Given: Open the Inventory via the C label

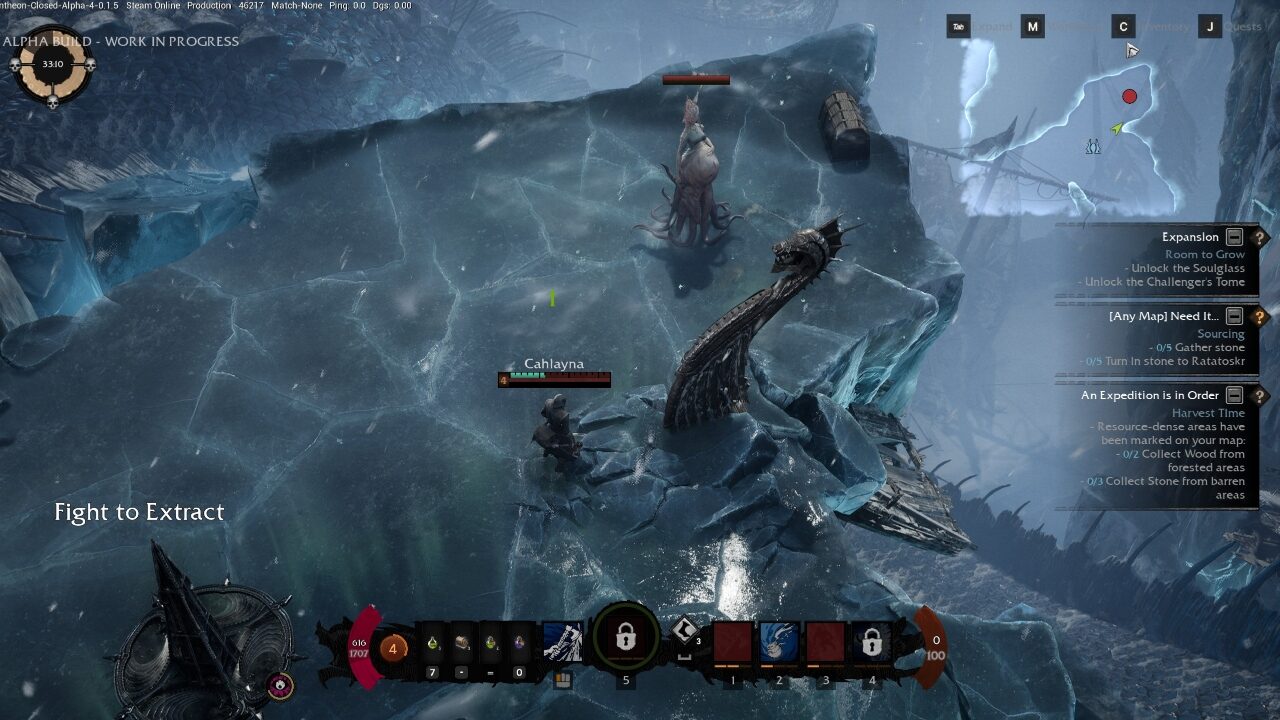Looking at the screenshot, I should (1123, 26).
